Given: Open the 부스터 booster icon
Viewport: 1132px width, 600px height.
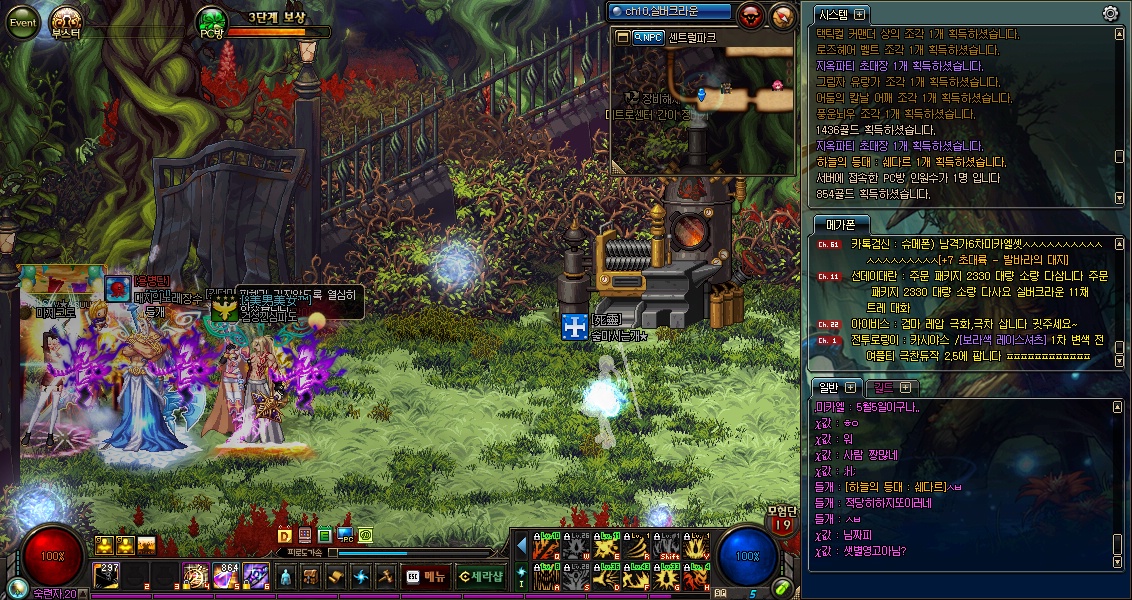Looking at the screenshot, I should (x=66, y=22).
